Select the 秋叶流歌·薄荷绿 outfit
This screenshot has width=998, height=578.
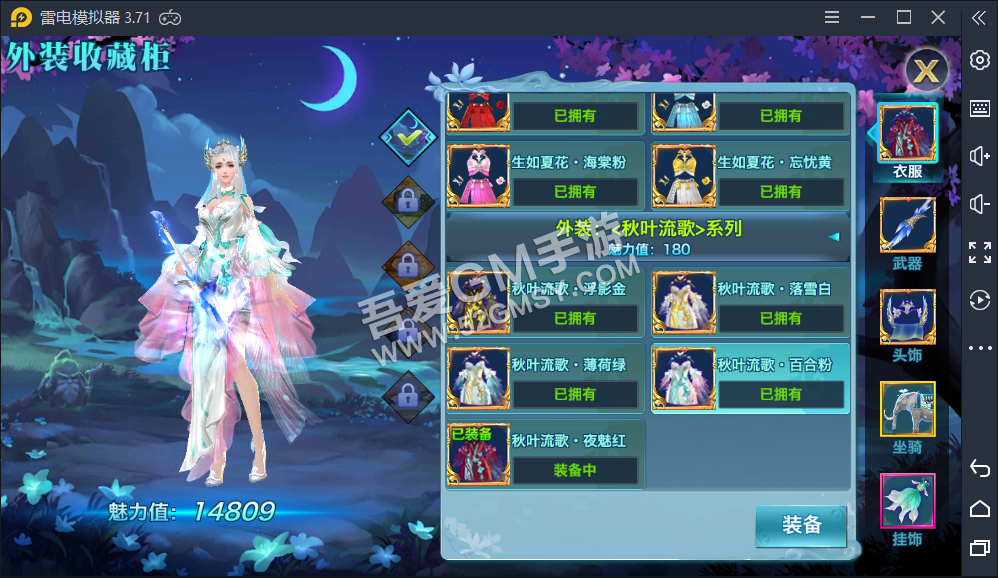[x=545, y=378]
